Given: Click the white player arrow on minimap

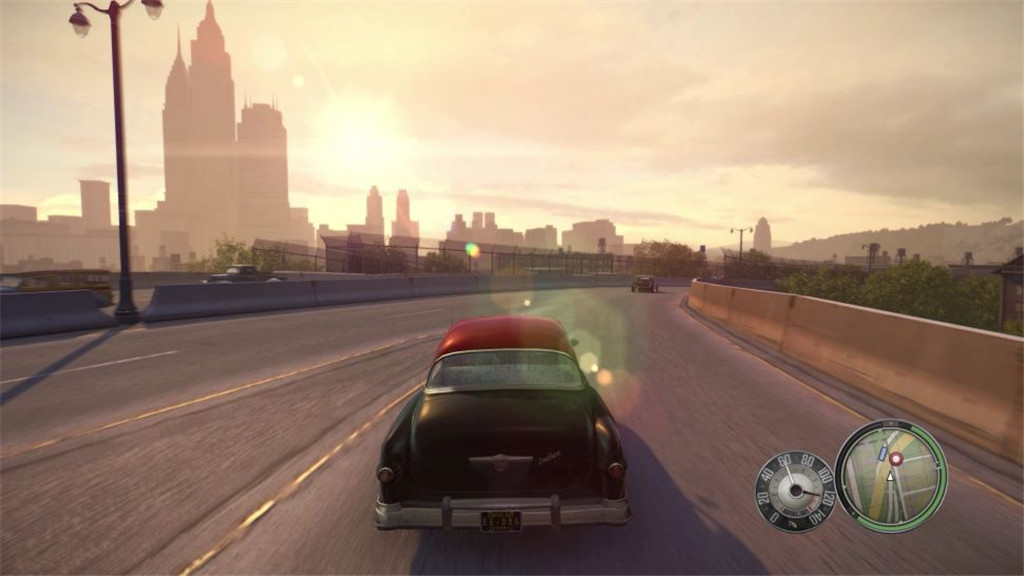Looking at the screenshot, I should point(891,478).
